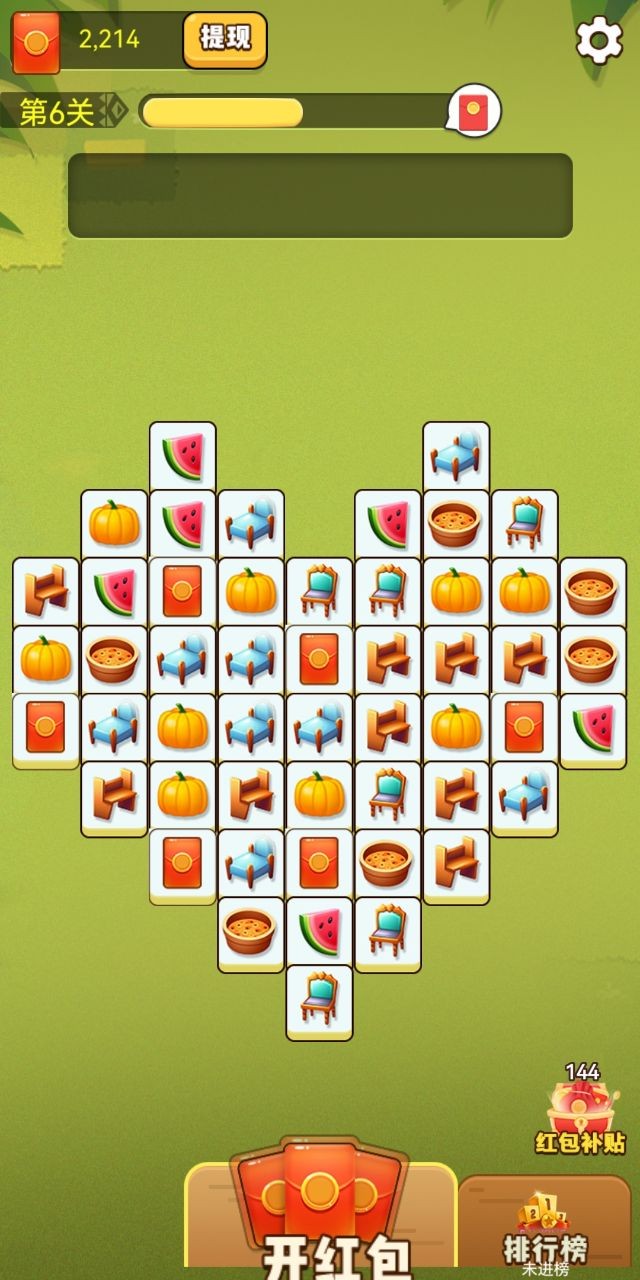Claim the red envelope on the level progress bar

point(473,110)
